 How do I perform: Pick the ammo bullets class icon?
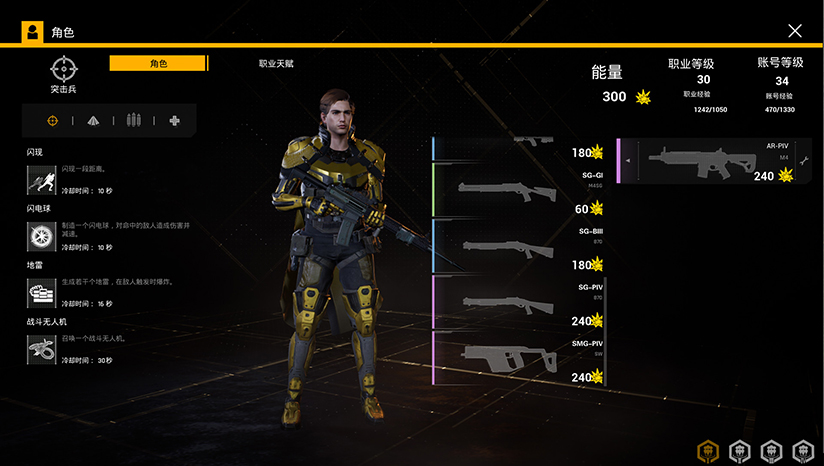pos(134,121)
